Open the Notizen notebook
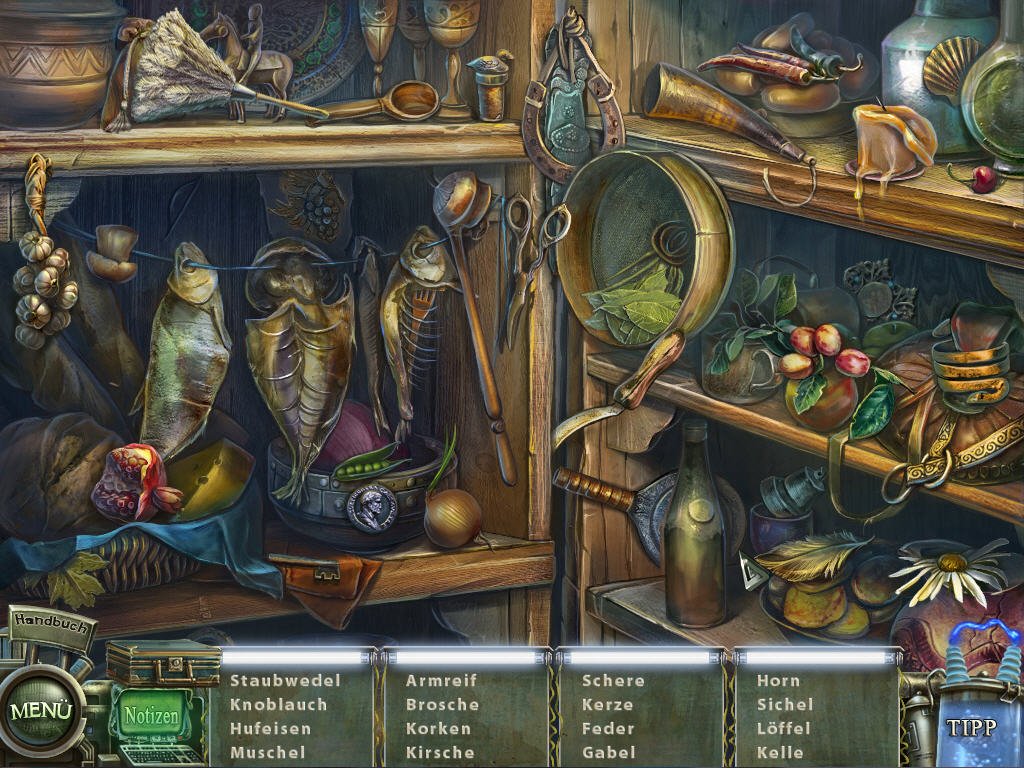The height and width of the screenshot is (768, 1024). (x=151, y=716)
